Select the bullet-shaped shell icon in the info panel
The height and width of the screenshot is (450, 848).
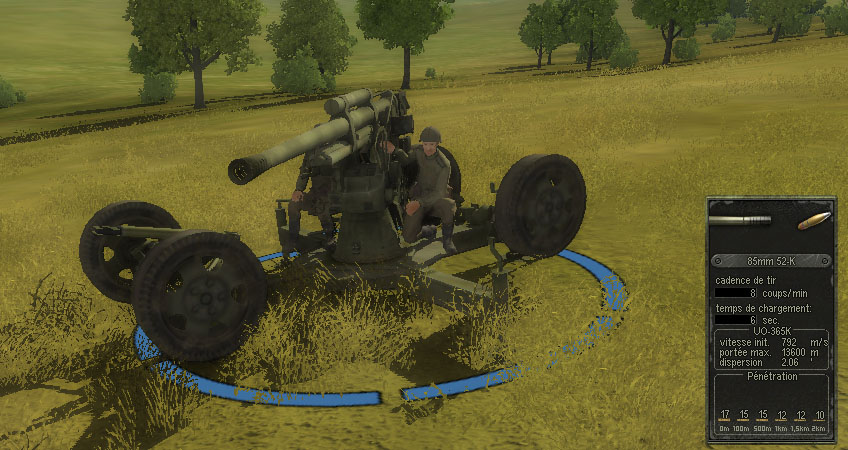click(812, 219)
